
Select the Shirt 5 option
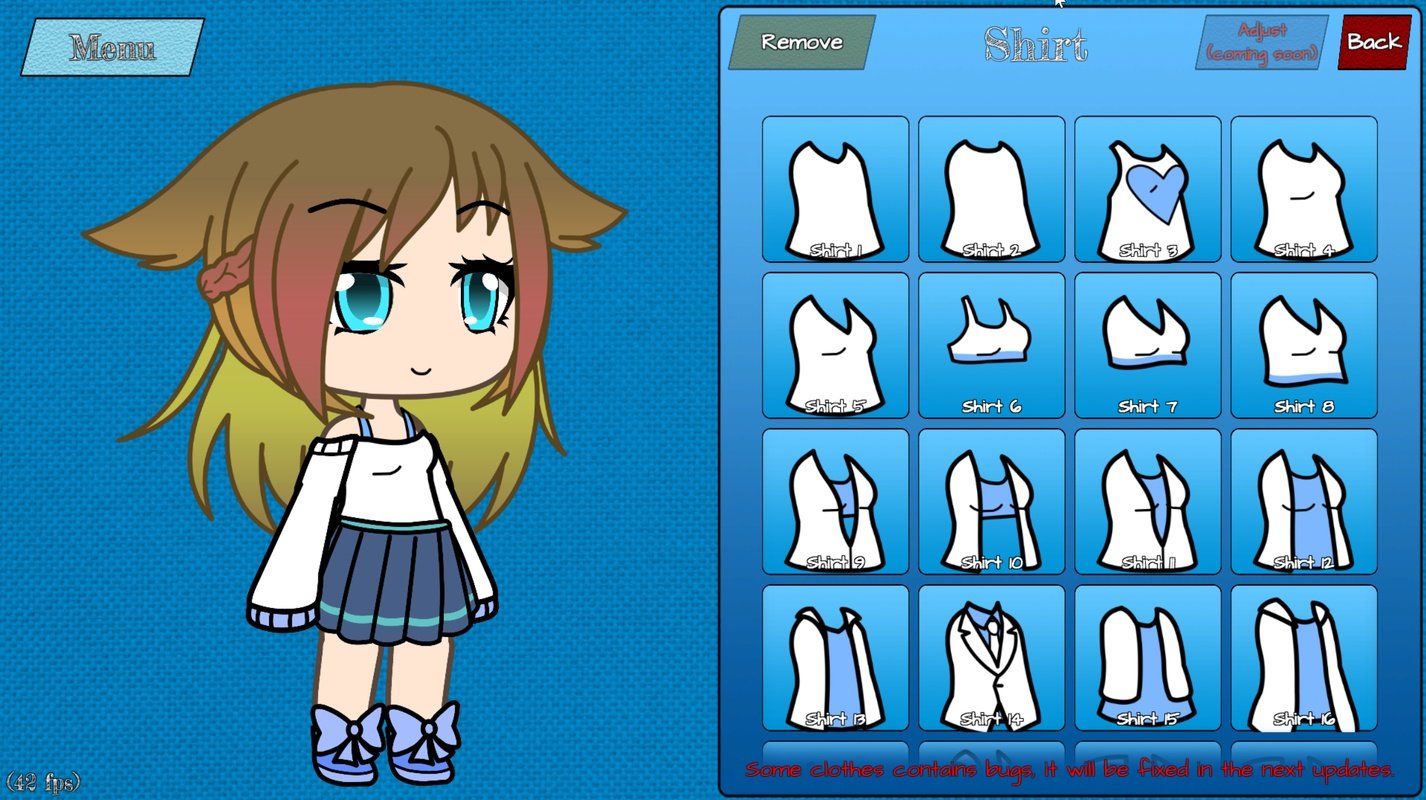(x=835, y=345)
